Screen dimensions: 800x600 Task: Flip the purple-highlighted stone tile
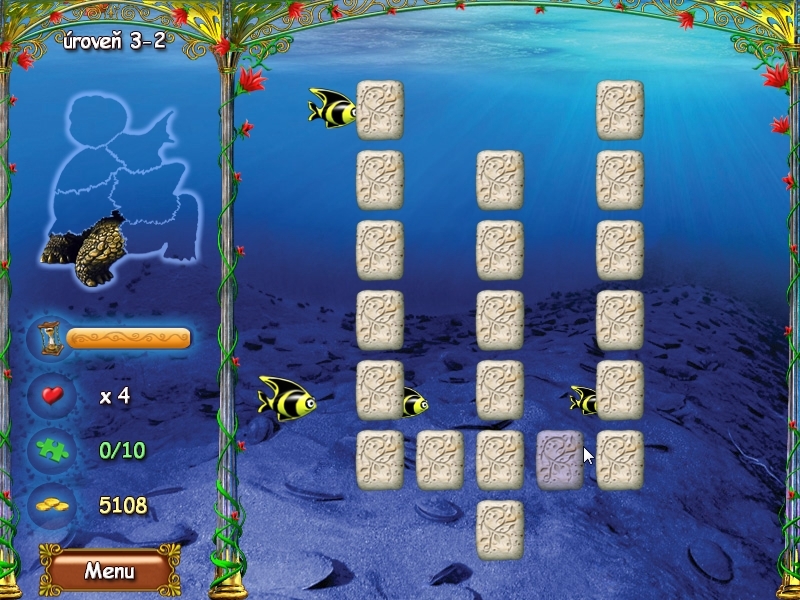(x=559, y=459)
